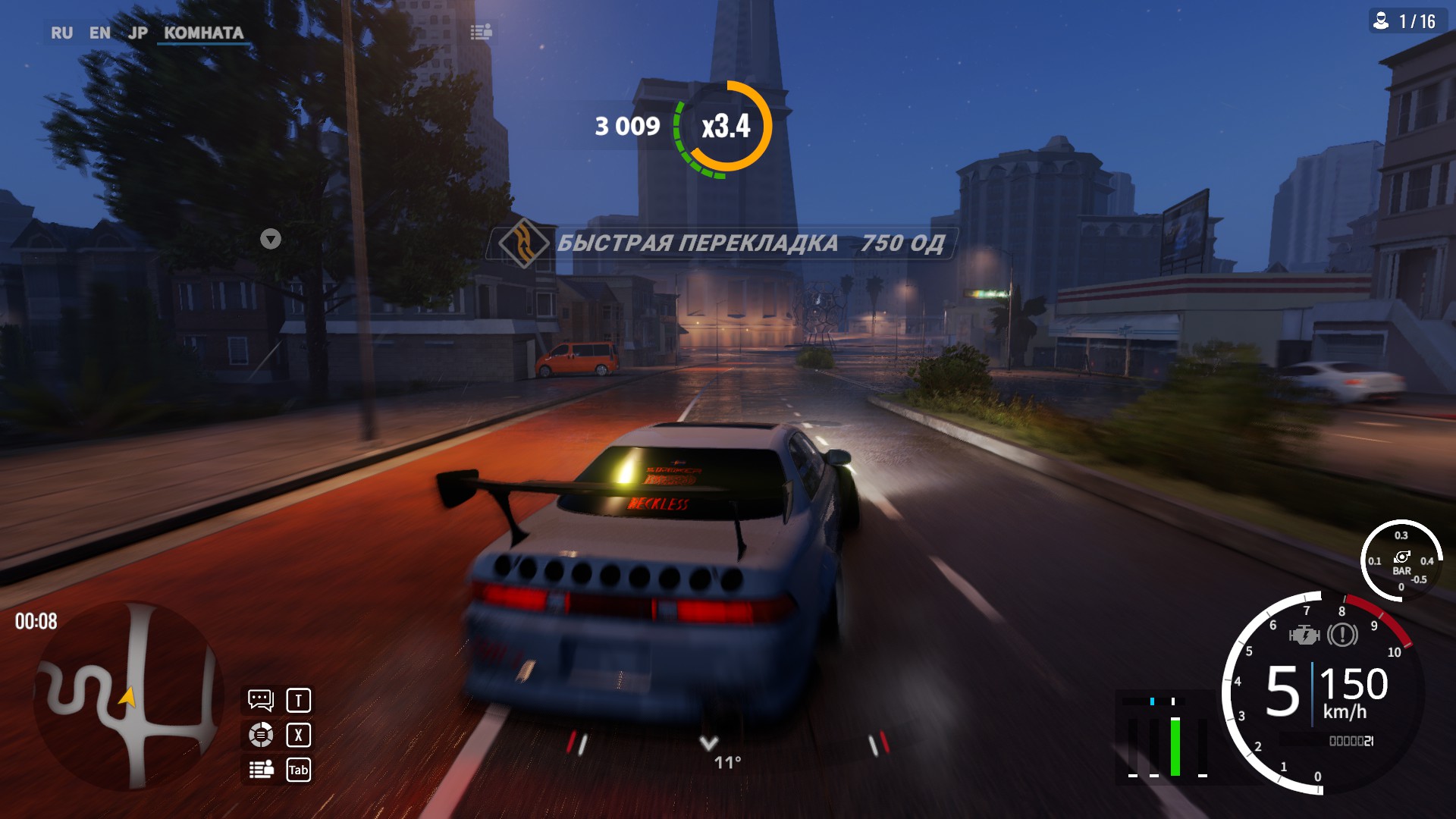Image resolution: width=1456 pixels, height=819 pixels.
Task: Open the chat speech bubble icon
Action: [260, 700]
